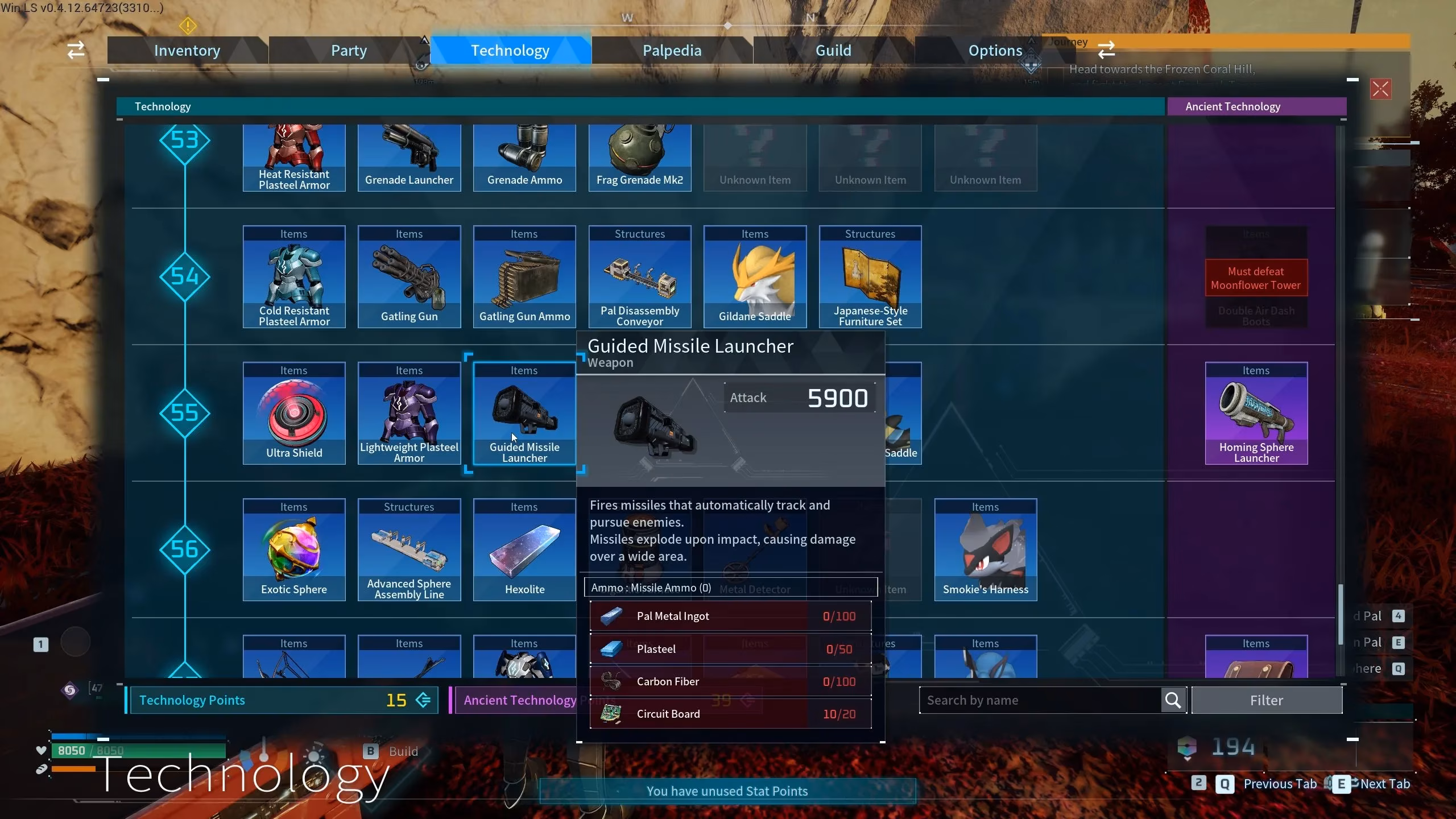Show the Palpedia tab
Screen dimensions: 1456x819
(x=672, y=51)
